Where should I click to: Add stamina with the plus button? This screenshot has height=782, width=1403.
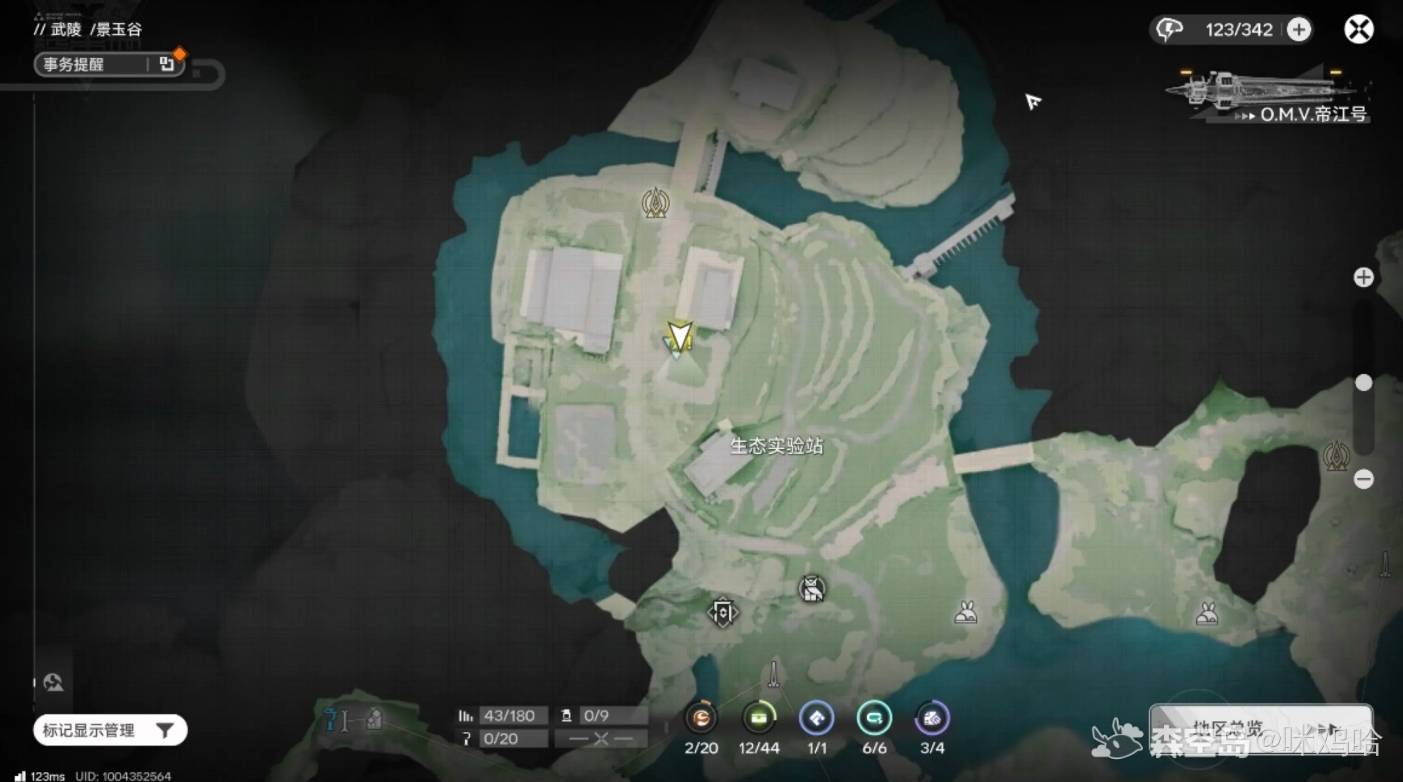click(x=1298, y=30)
